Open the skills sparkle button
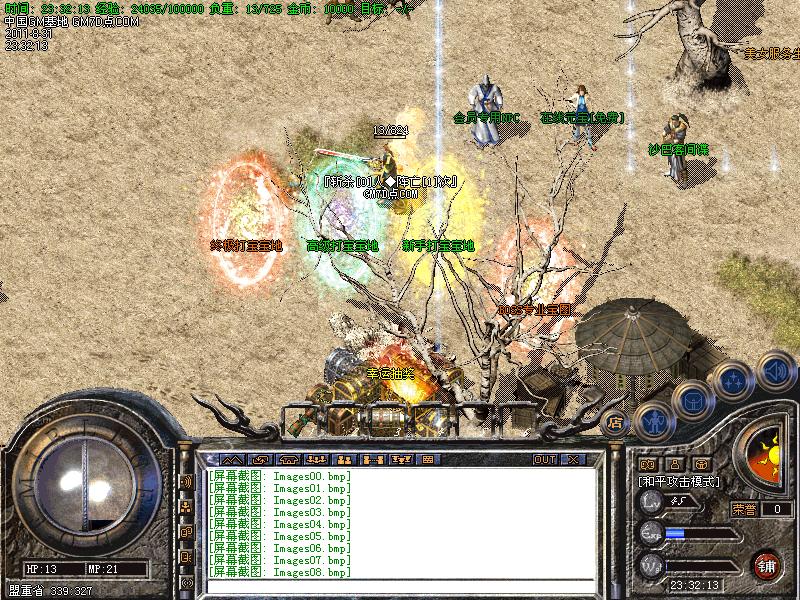This screenshot has height=600, width=800. pos(735,380)
